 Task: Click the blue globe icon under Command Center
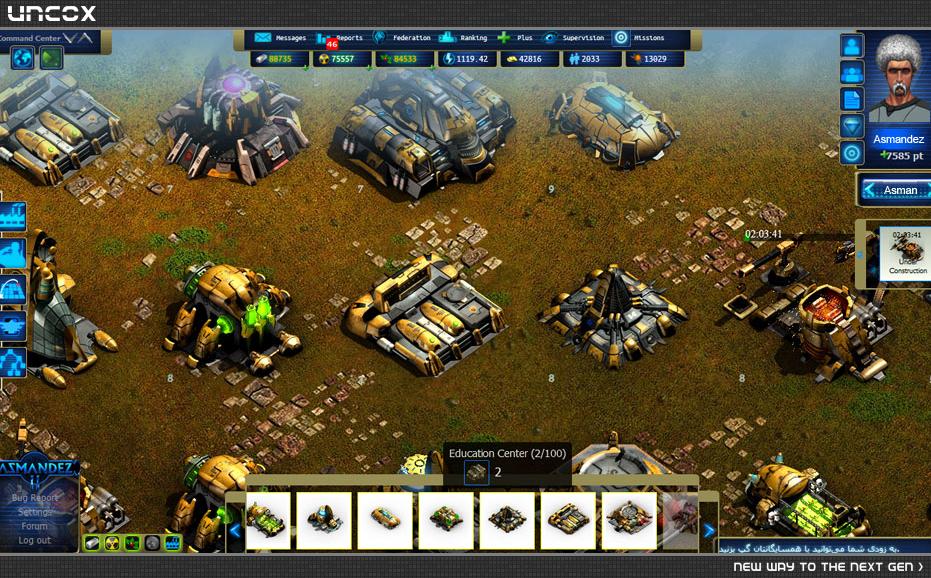pyautogui.click(x=22, y=59)
